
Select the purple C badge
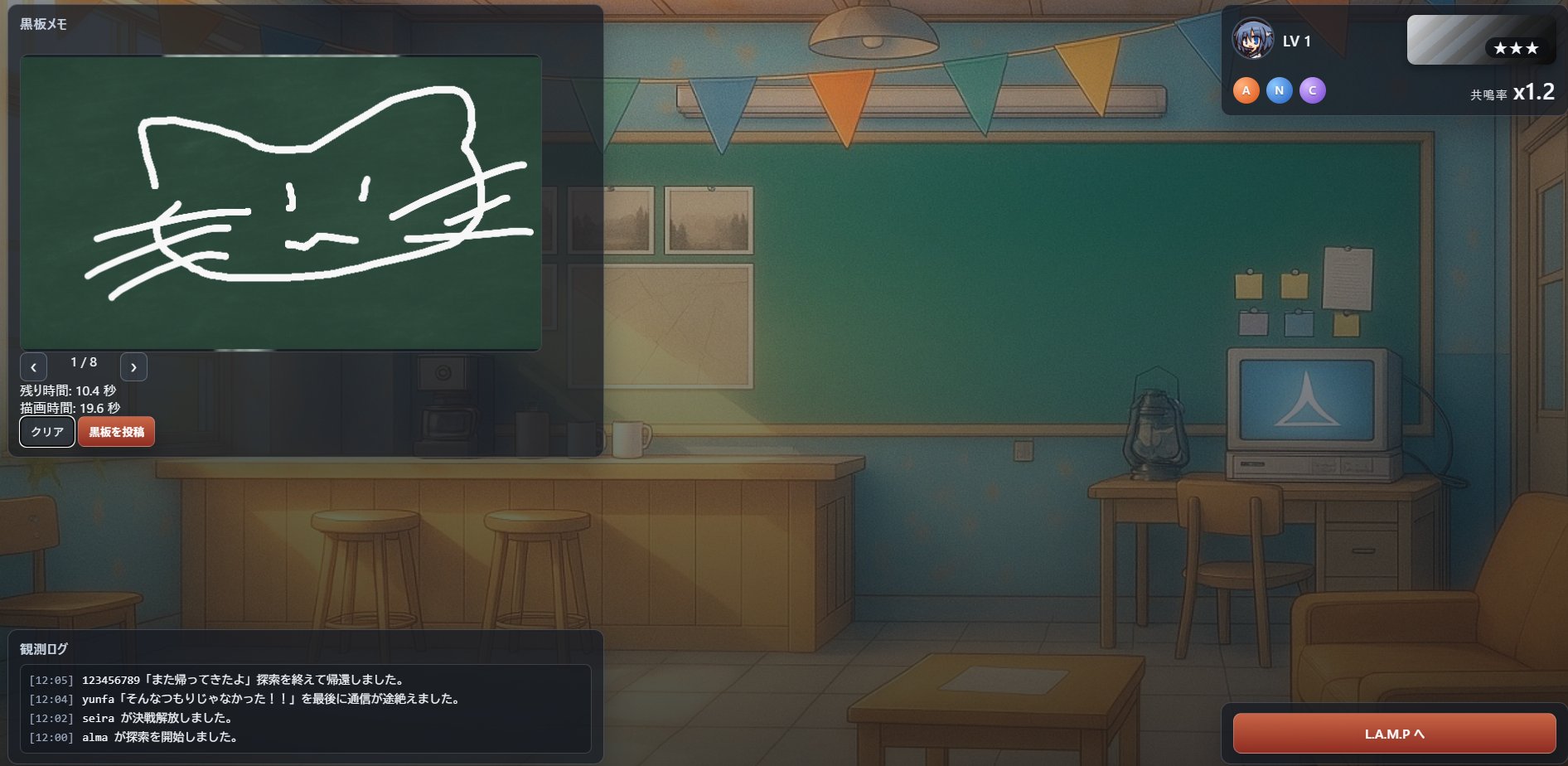[x=1312, y=90]
